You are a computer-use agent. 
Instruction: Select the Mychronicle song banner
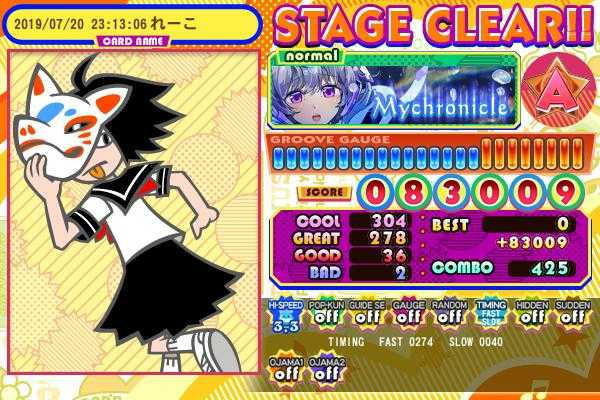click(x=393, y=91)
